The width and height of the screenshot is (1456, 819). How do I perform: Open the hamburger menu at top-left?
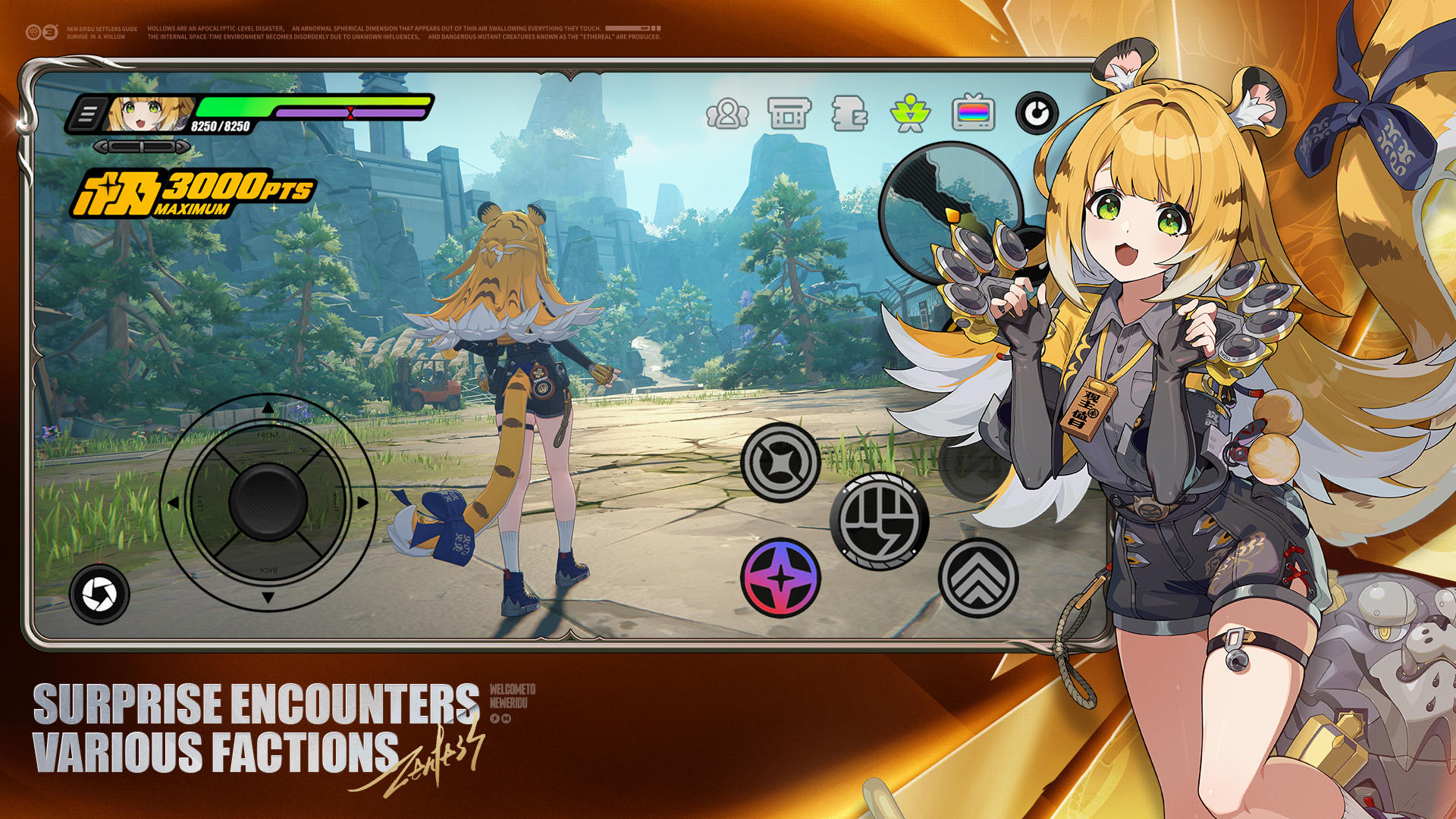[x=89, y=111]
